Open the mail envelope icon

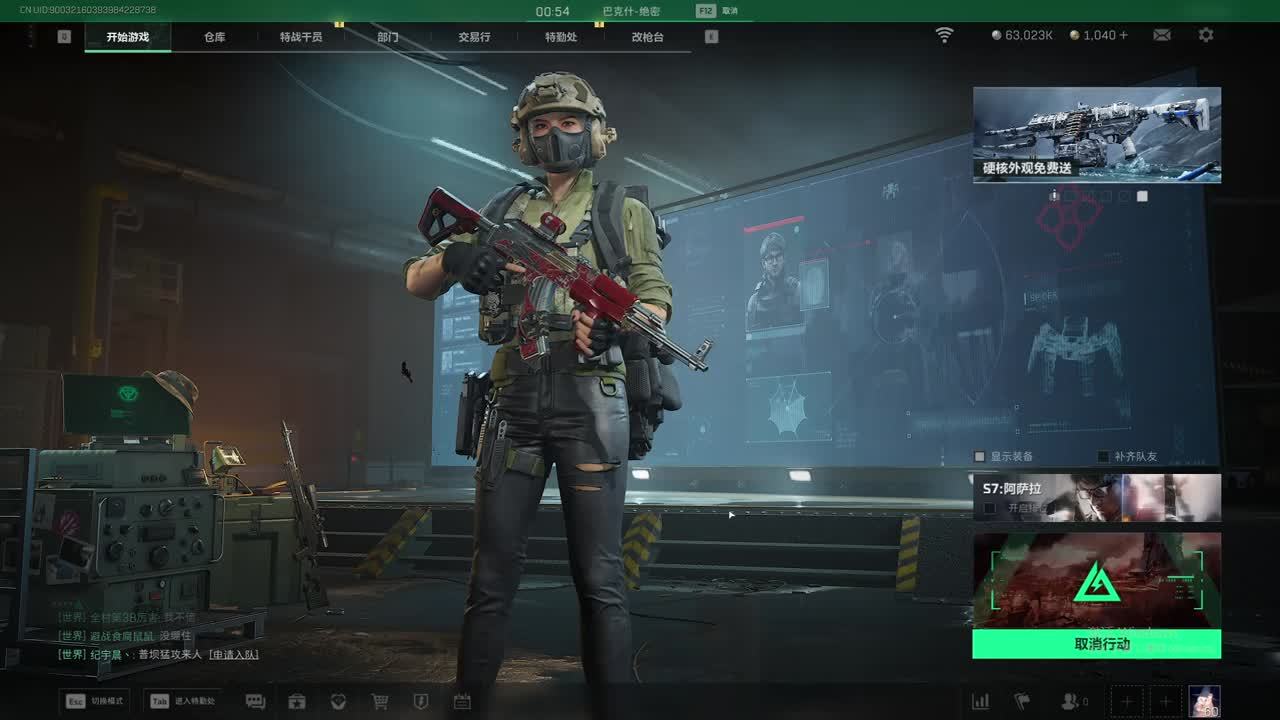click(x=1162, y=35)
